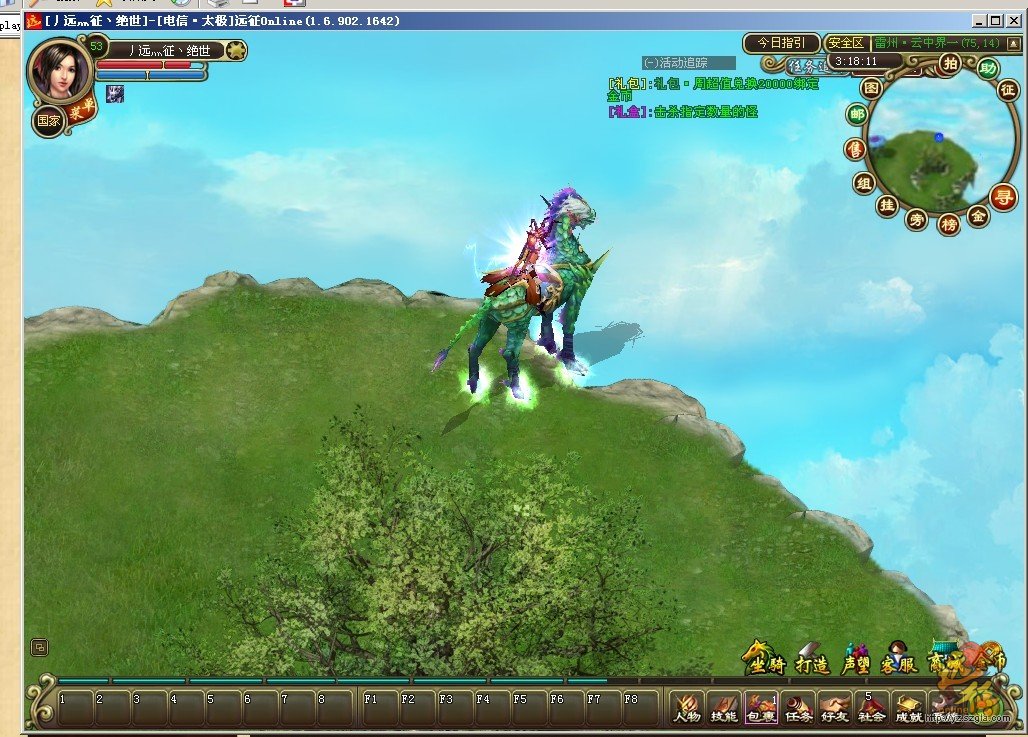
Task: Close the game window
Action: tap(1012, 20)
